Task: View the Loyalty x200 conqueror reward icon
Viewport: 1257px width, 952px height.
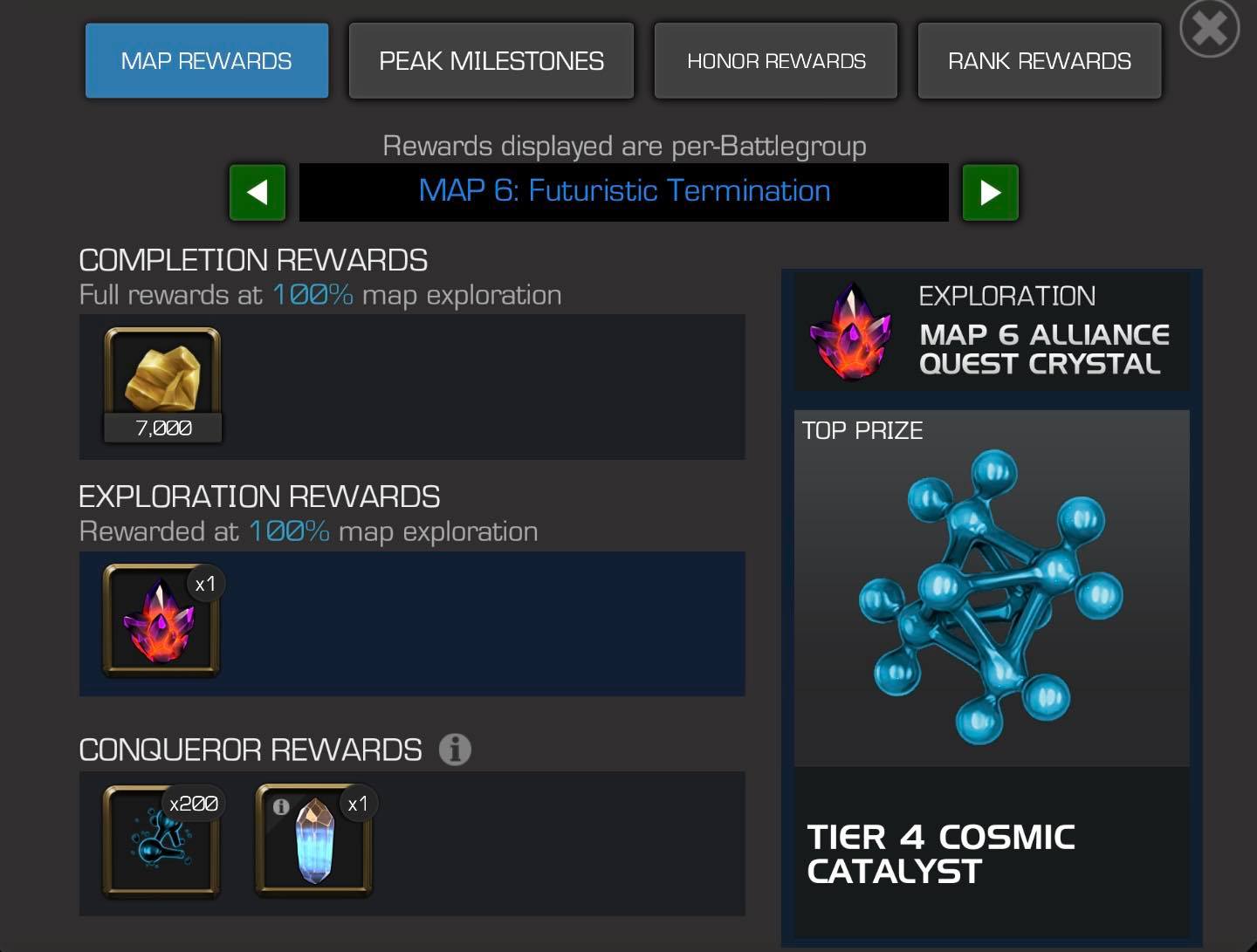Action: (160, 842)
